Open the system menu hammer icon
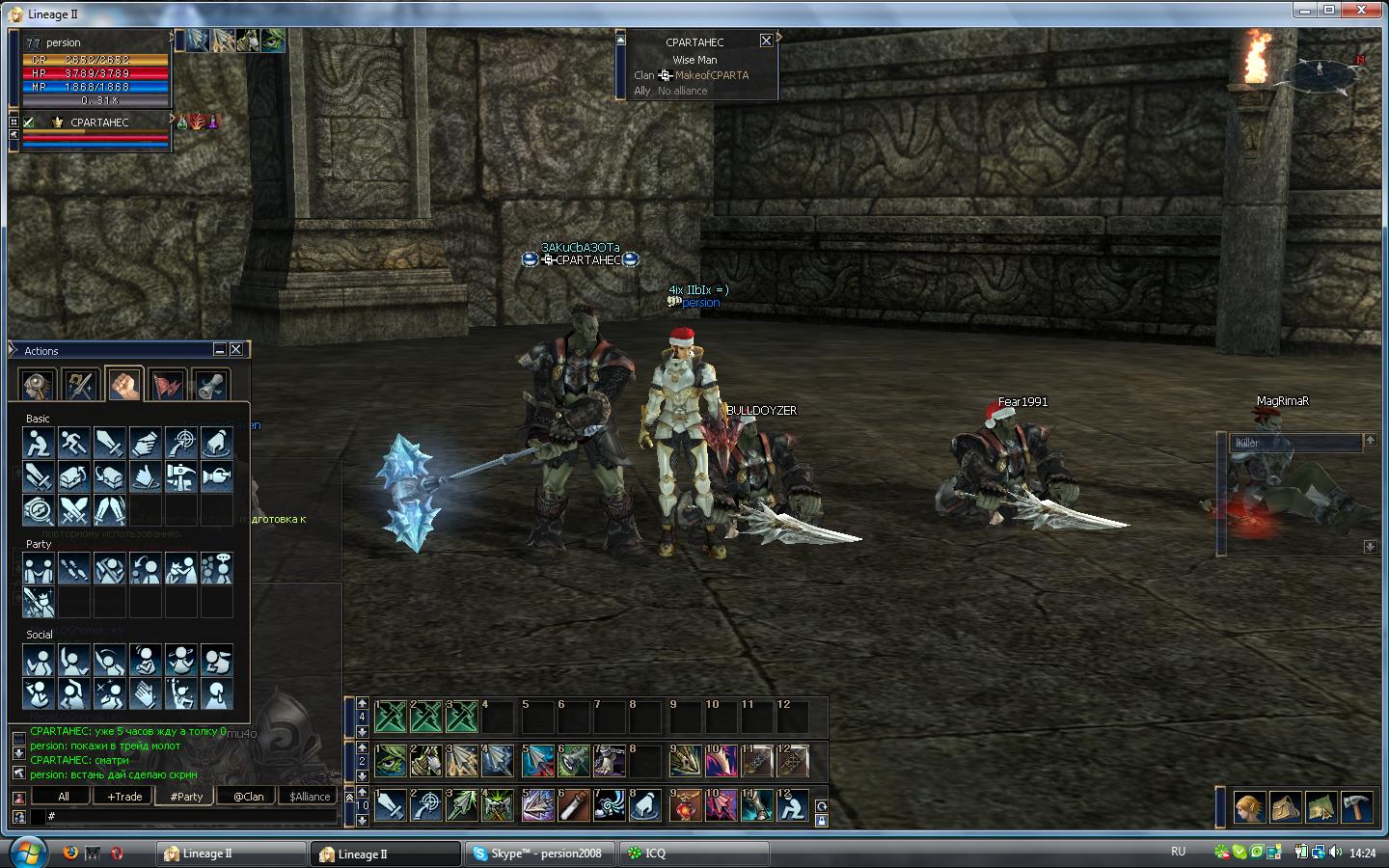Viewport: 1389px width, 868px height. point(1356,806)
